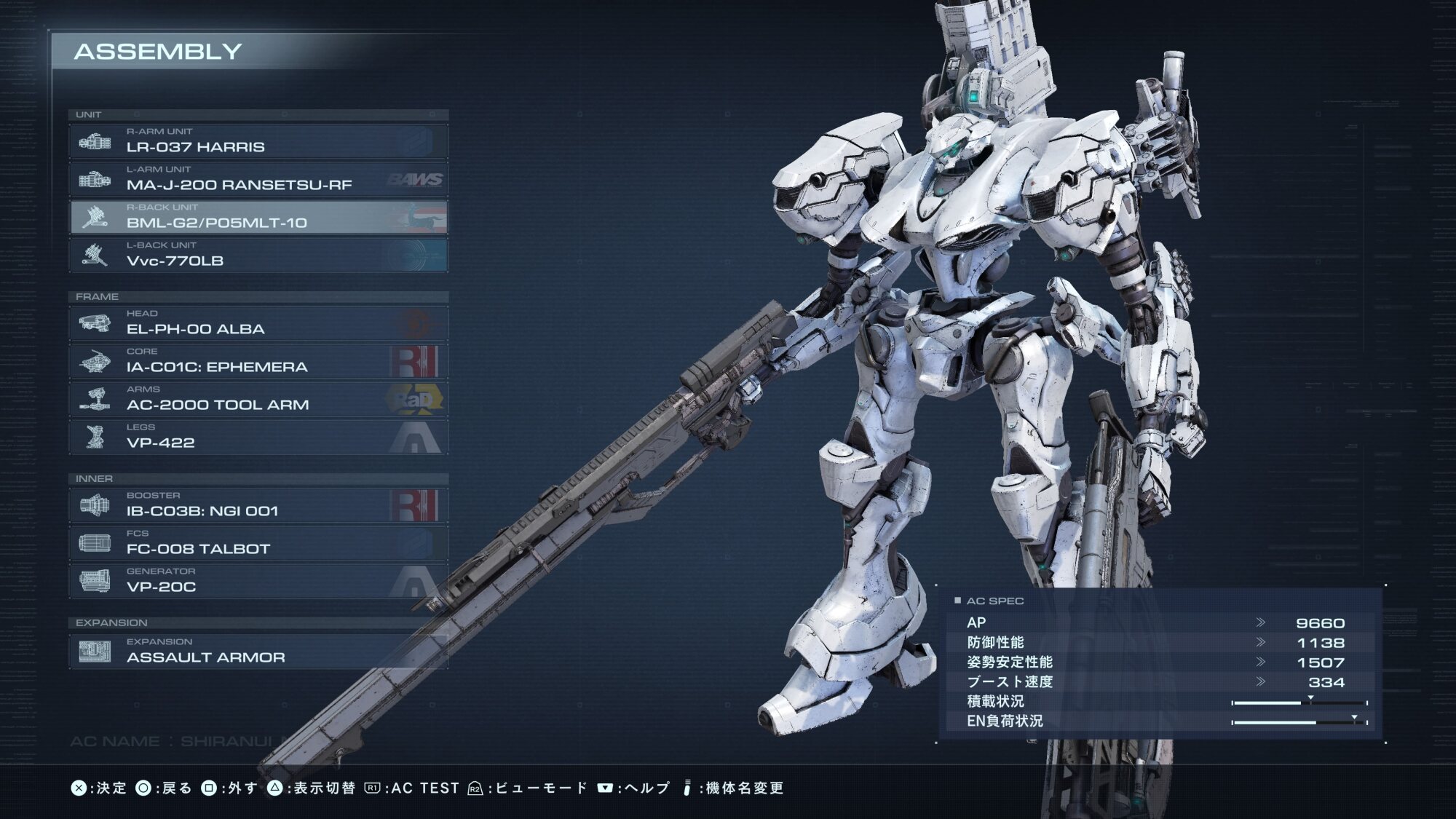Image resolution: width=1456 pixels, height=819 pixels.
Task: Choose the L-Arm Unit MA-J-200 RANSETSU-RF row
Action: coord(258,179)
